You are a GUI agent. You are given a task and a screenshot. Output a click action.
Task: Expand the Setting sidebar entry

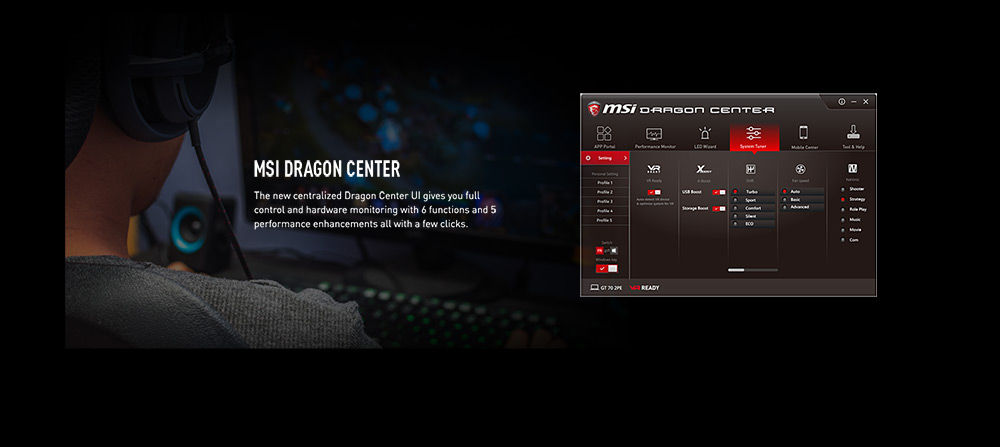click(605, 158)
